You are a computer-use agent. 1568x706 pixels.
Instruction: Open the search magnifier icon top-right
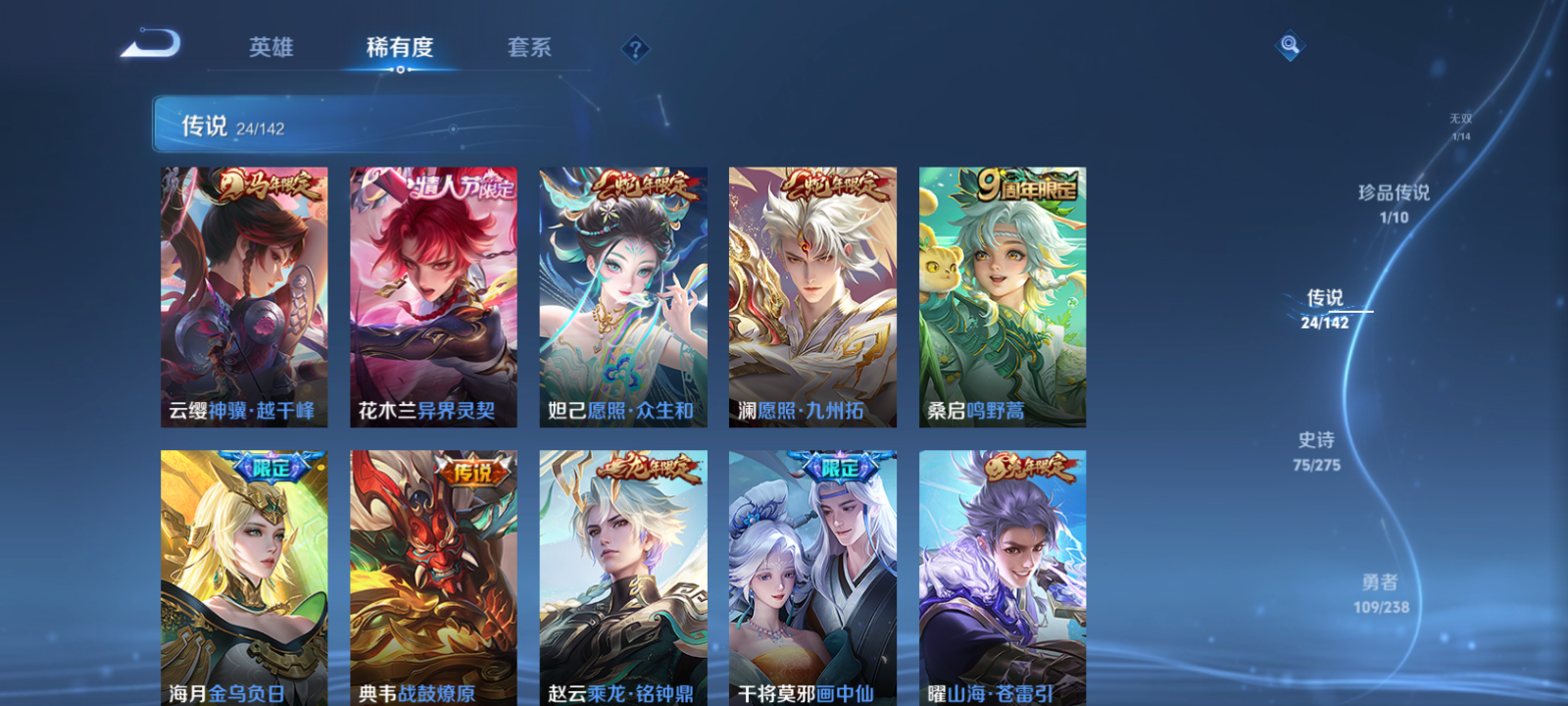[1289, 43]
